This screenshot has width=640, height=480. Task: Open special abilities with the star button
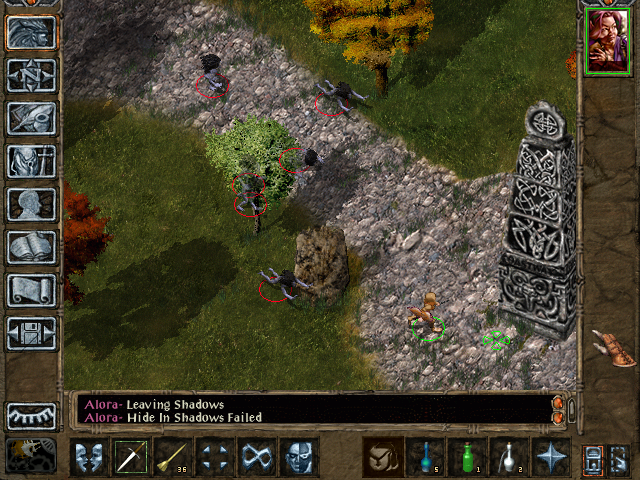pos(551,457)
